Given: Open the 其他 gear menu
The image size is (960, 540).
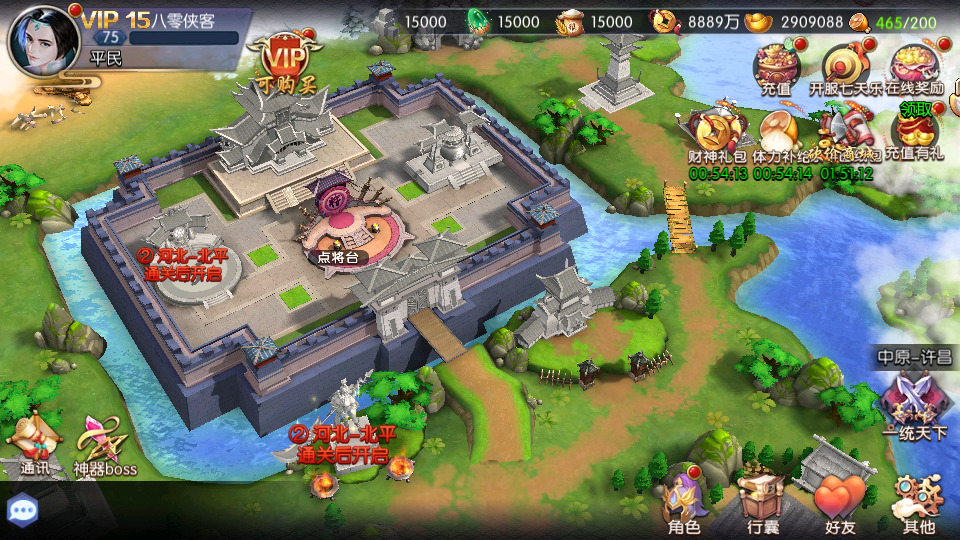Looking at the screenshot, I should coord(917,500).
